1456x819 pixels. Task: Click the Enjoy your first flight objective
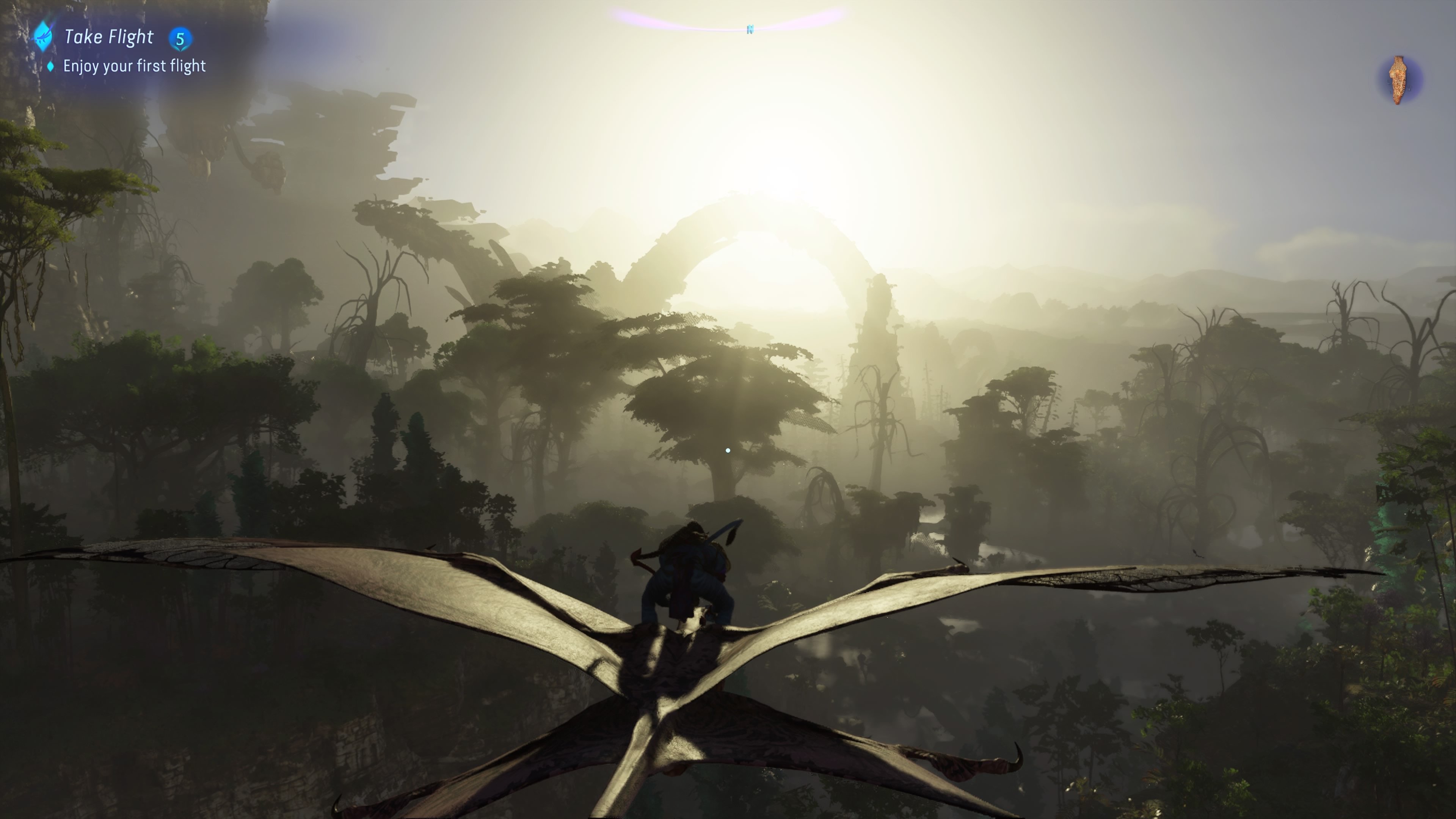tap(134, 66)
